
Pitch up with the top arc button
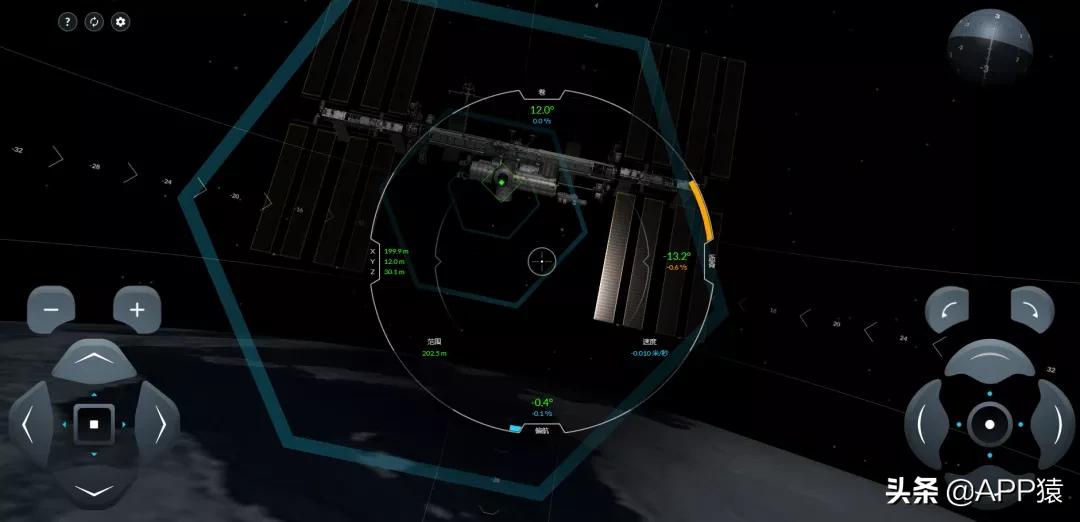click(x=989, y=361)
